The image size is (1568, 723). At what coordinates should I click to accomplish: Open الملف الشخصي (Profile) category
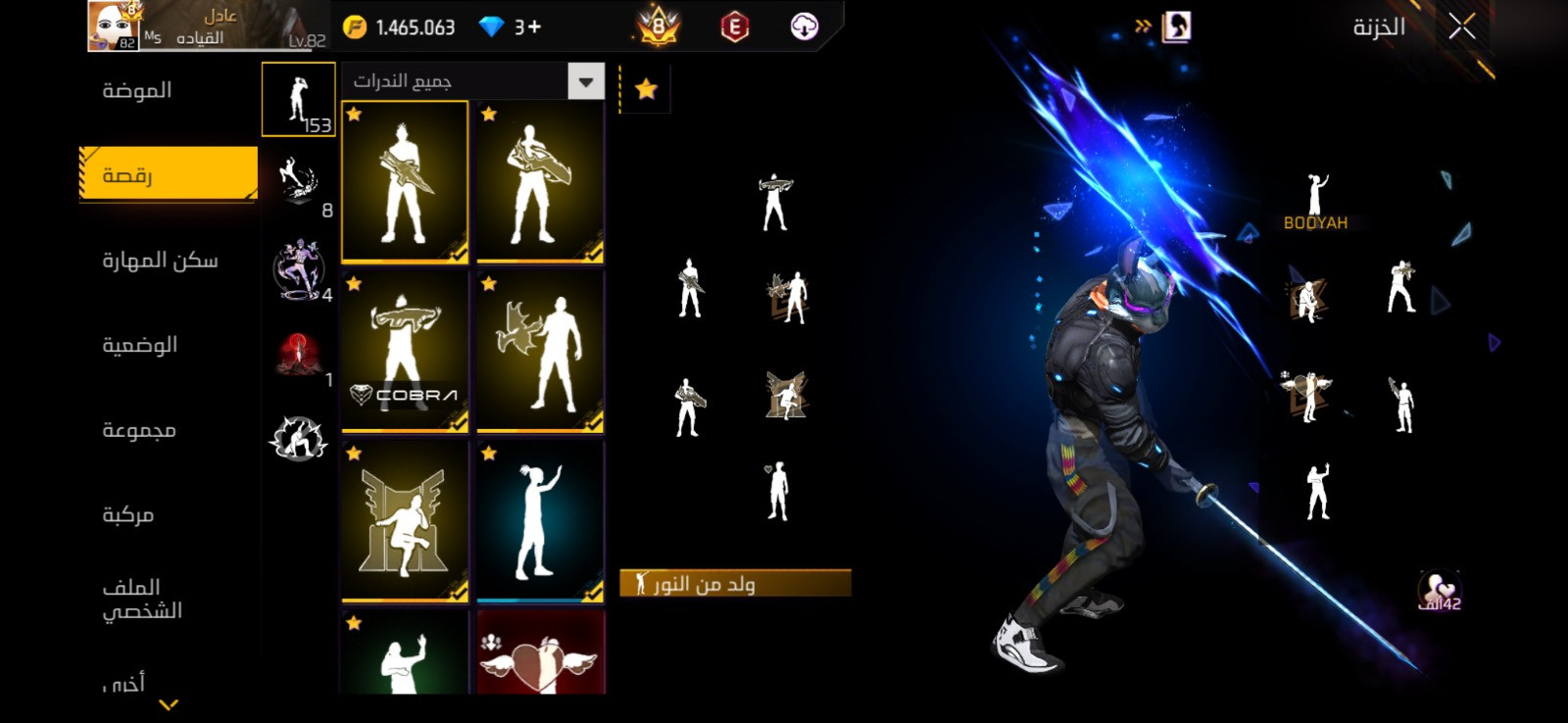pyautogui.click(x=142, y=599)
